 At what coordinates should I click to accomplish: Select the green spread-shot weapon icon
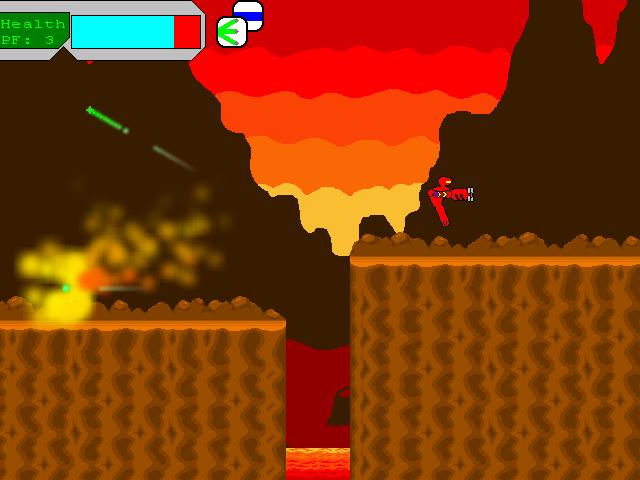coord(231,32)
